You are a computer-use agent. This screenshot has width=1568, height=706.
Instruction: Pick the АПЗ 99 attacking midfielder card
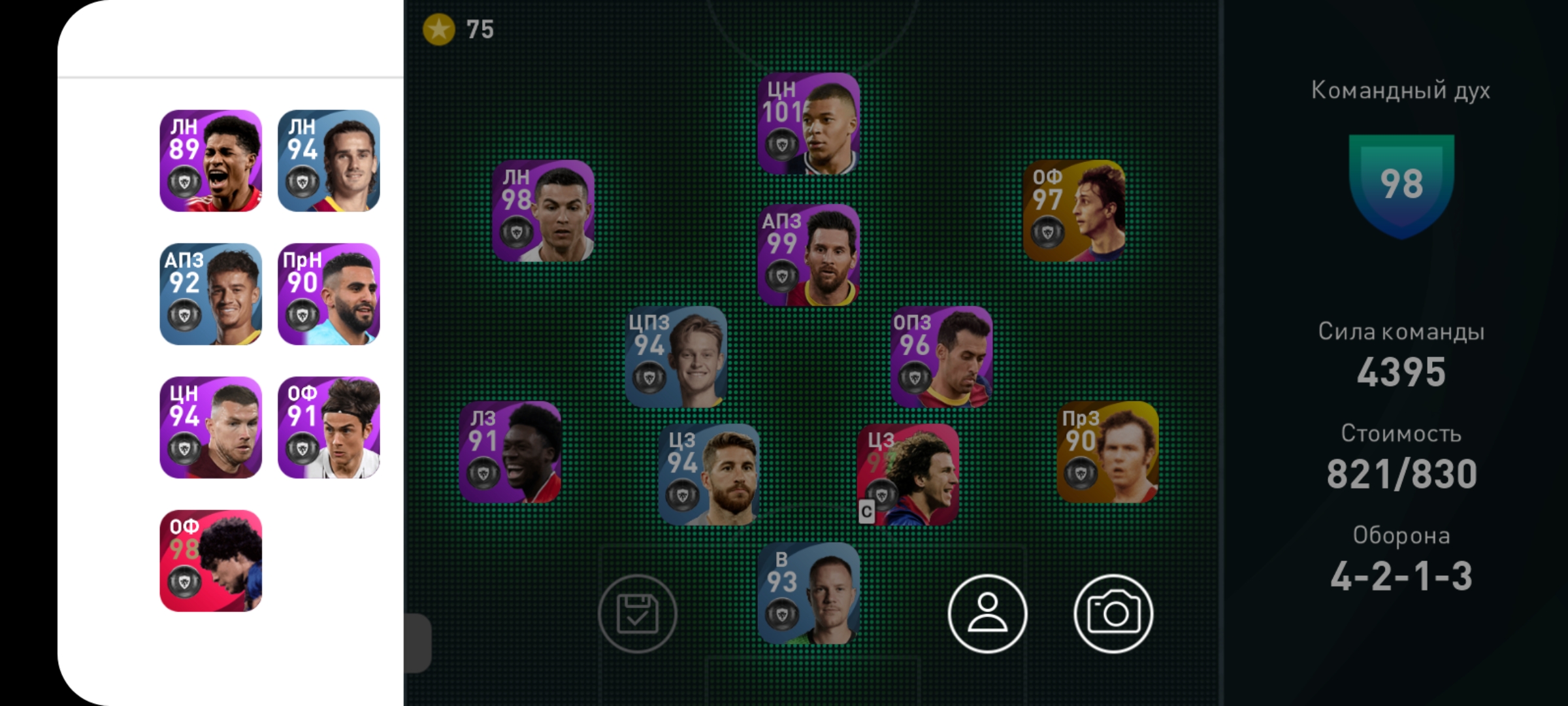[x=809, y=255]
